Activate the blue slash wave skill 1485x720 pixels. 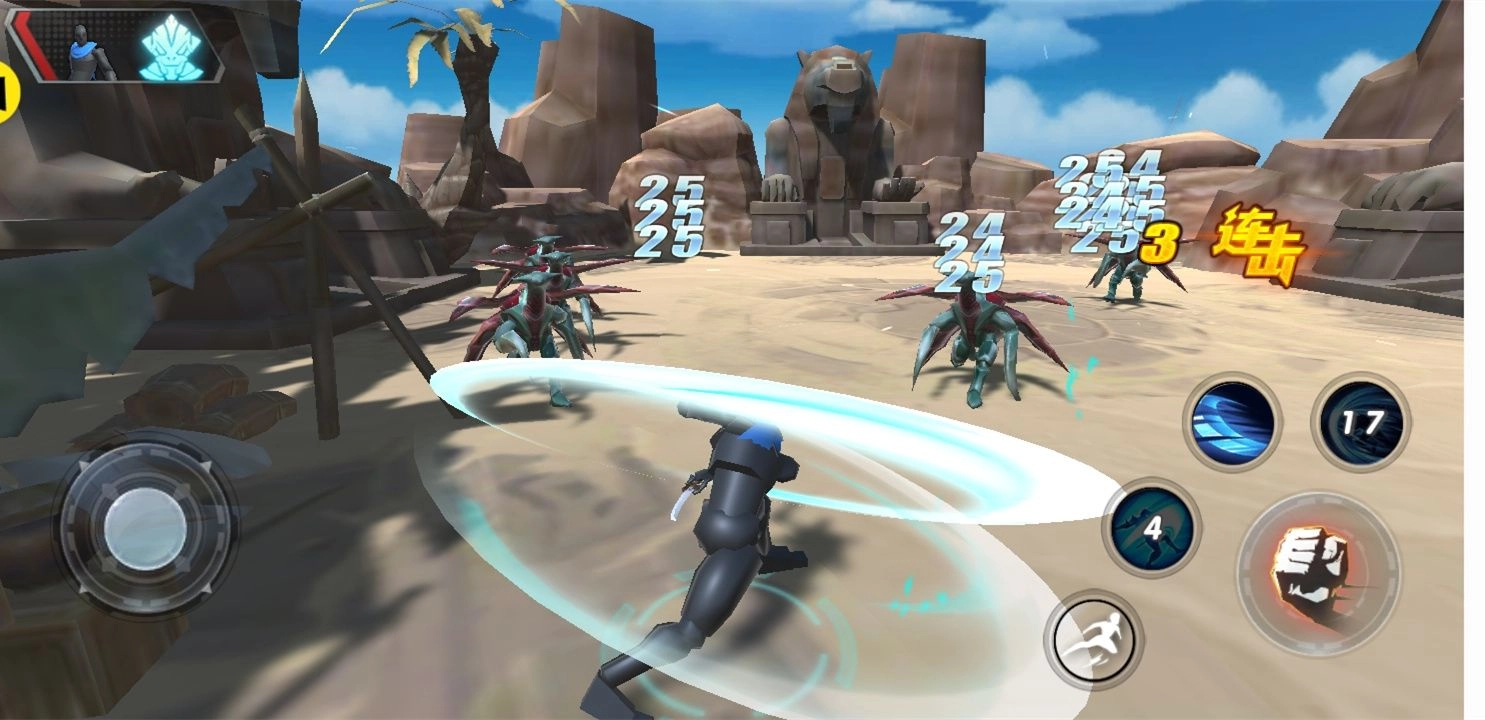[x=1233, y=422]
